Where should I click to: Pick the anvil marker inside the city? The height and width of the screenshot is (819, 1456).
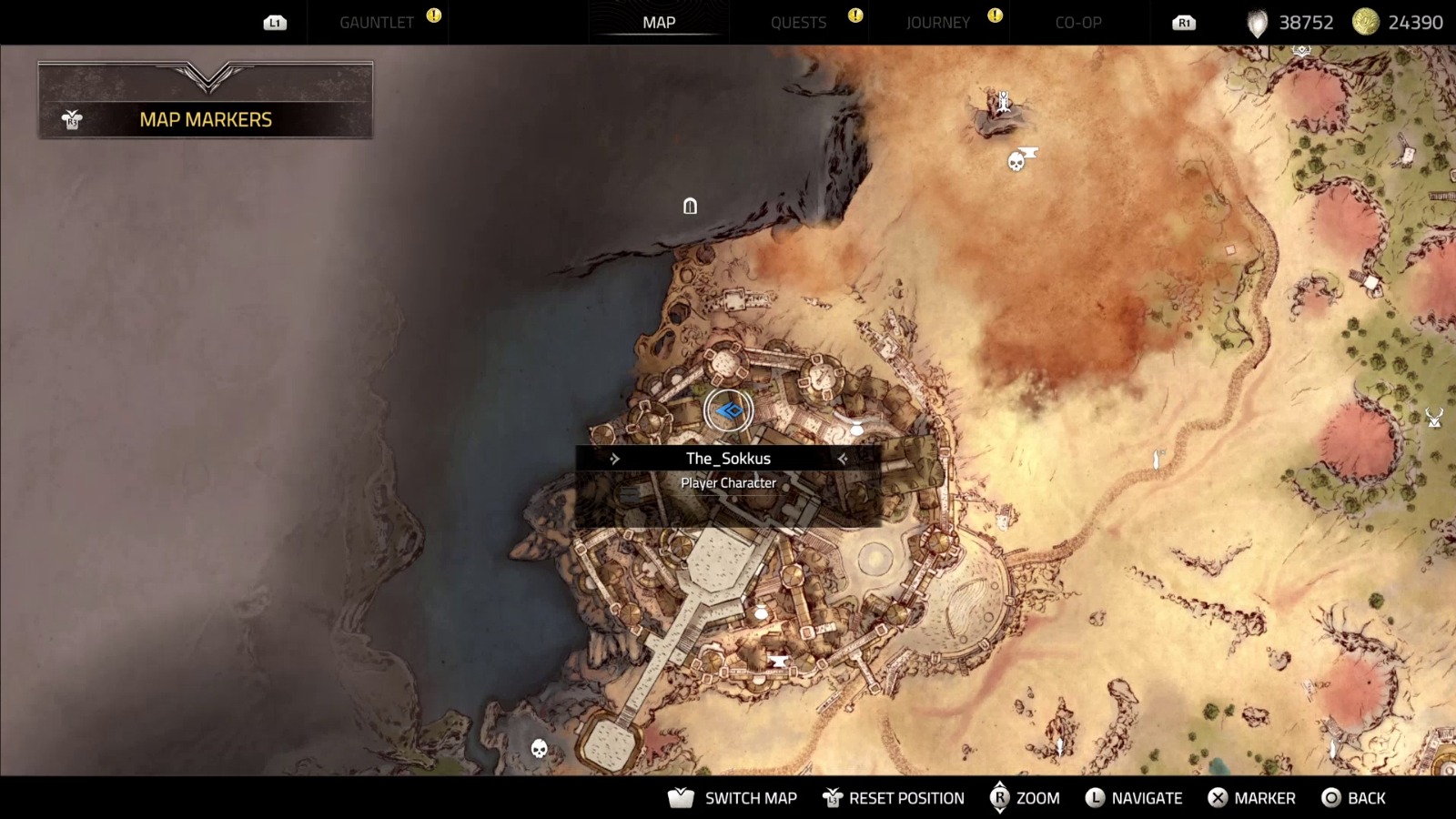pos(777,661)
